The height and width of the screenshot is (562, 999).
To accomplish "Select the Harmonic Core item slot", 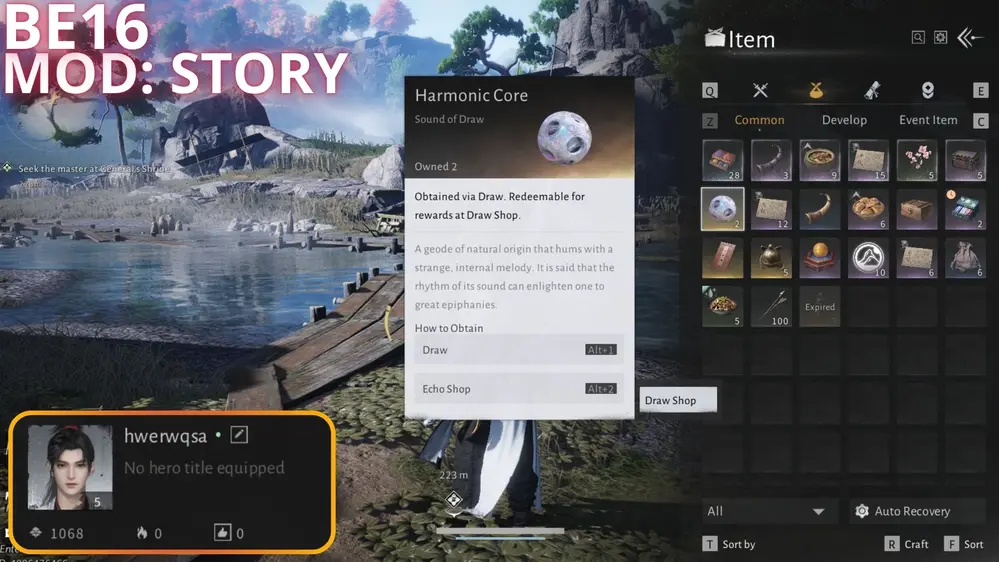I will (x=722, y=209).
